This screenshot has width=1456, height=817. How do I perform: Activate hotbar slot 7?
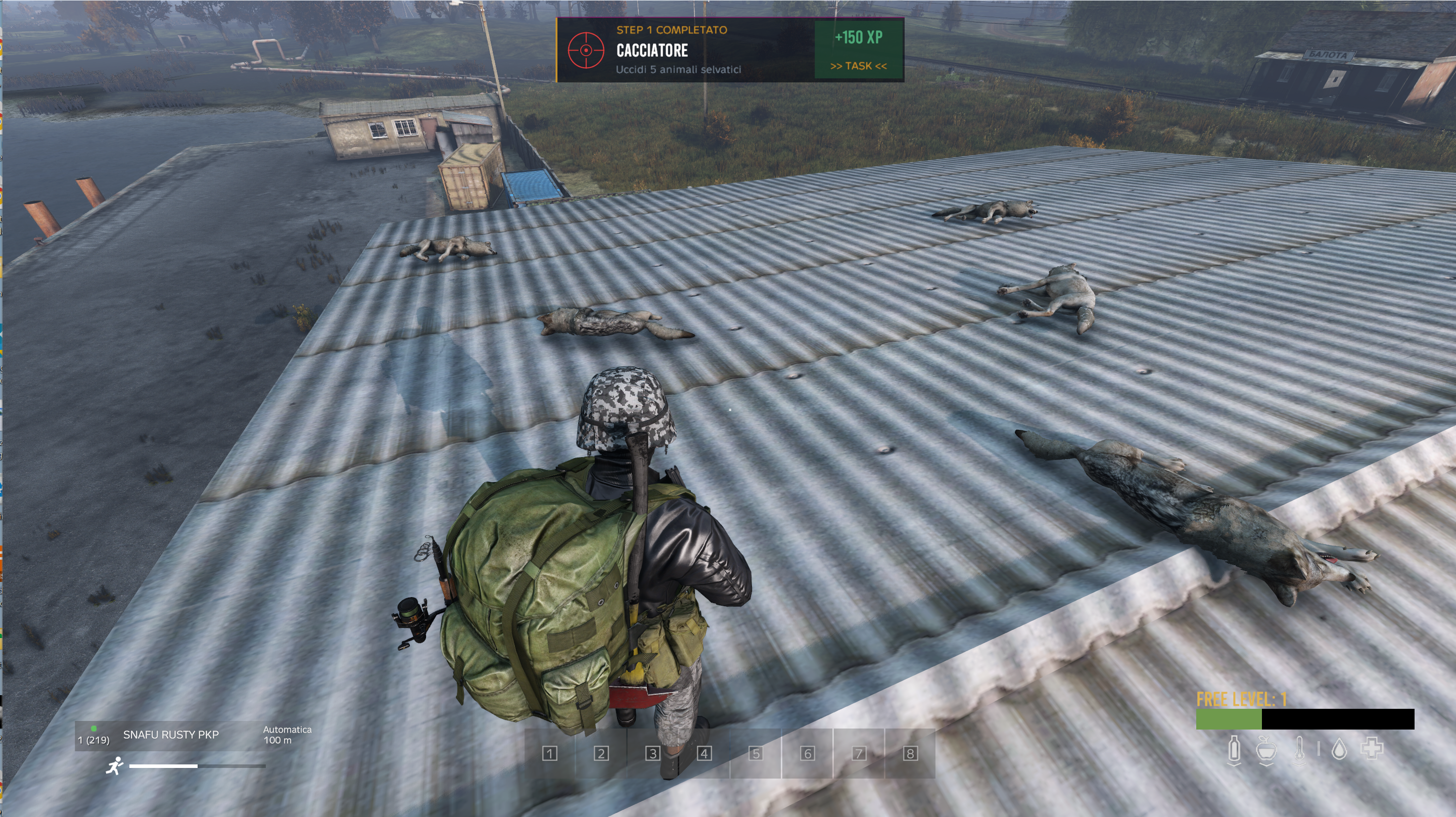click(859, 753)
